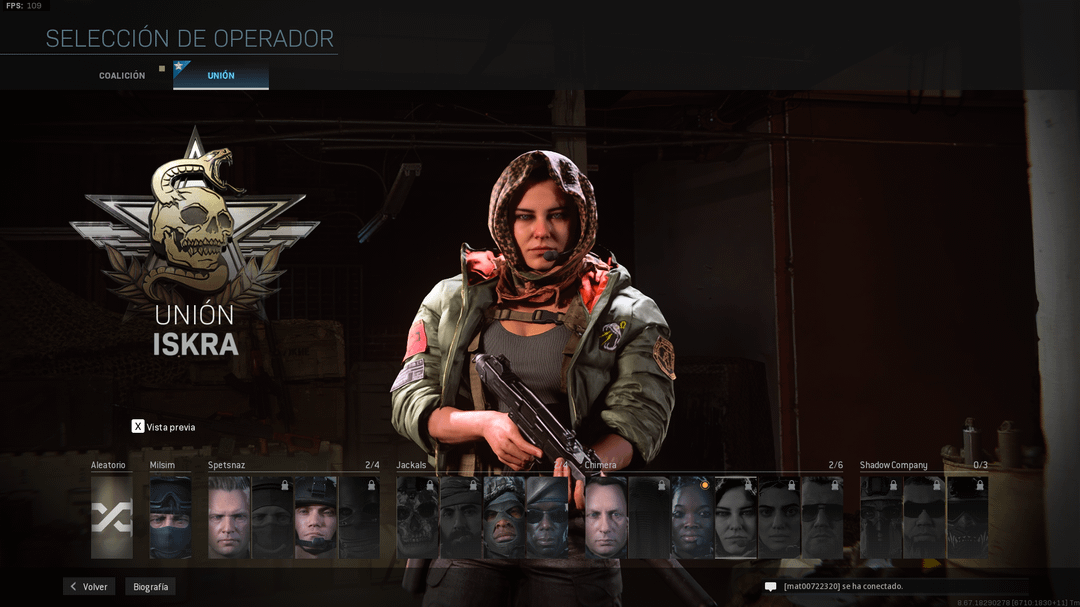Pick the Jackals operator with beret and sunglasses
The height and width of the screenshot is (607, 1080).
point(547,517)
